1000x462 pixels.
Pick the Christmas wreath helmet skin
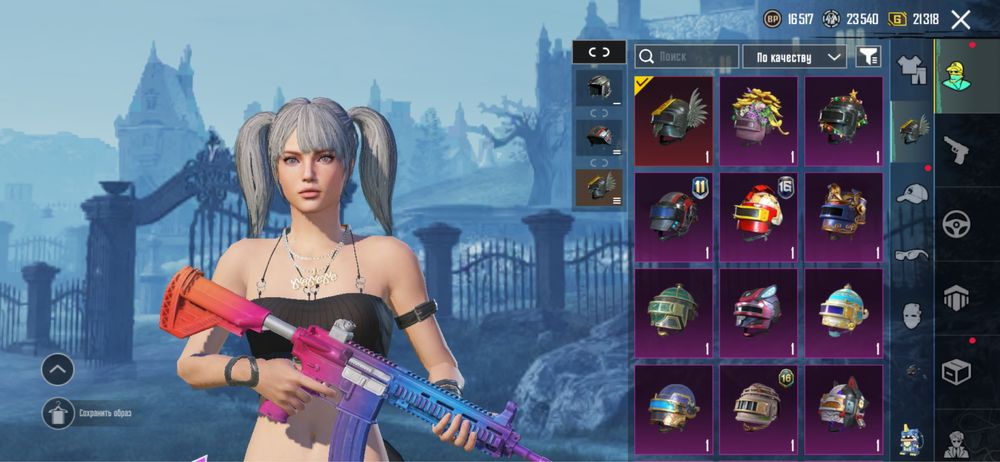844,121
